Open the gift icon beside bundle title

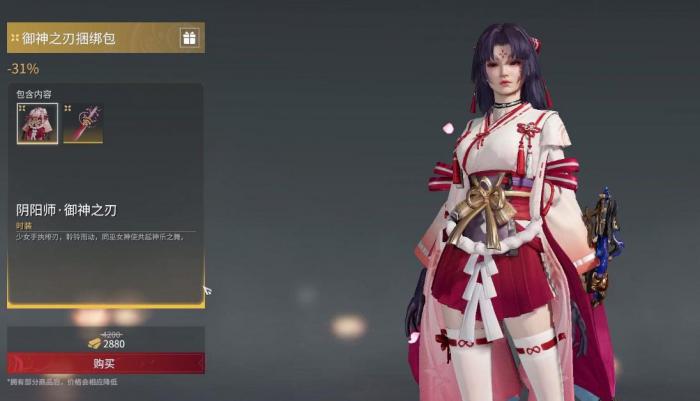(x=189, y=38)
